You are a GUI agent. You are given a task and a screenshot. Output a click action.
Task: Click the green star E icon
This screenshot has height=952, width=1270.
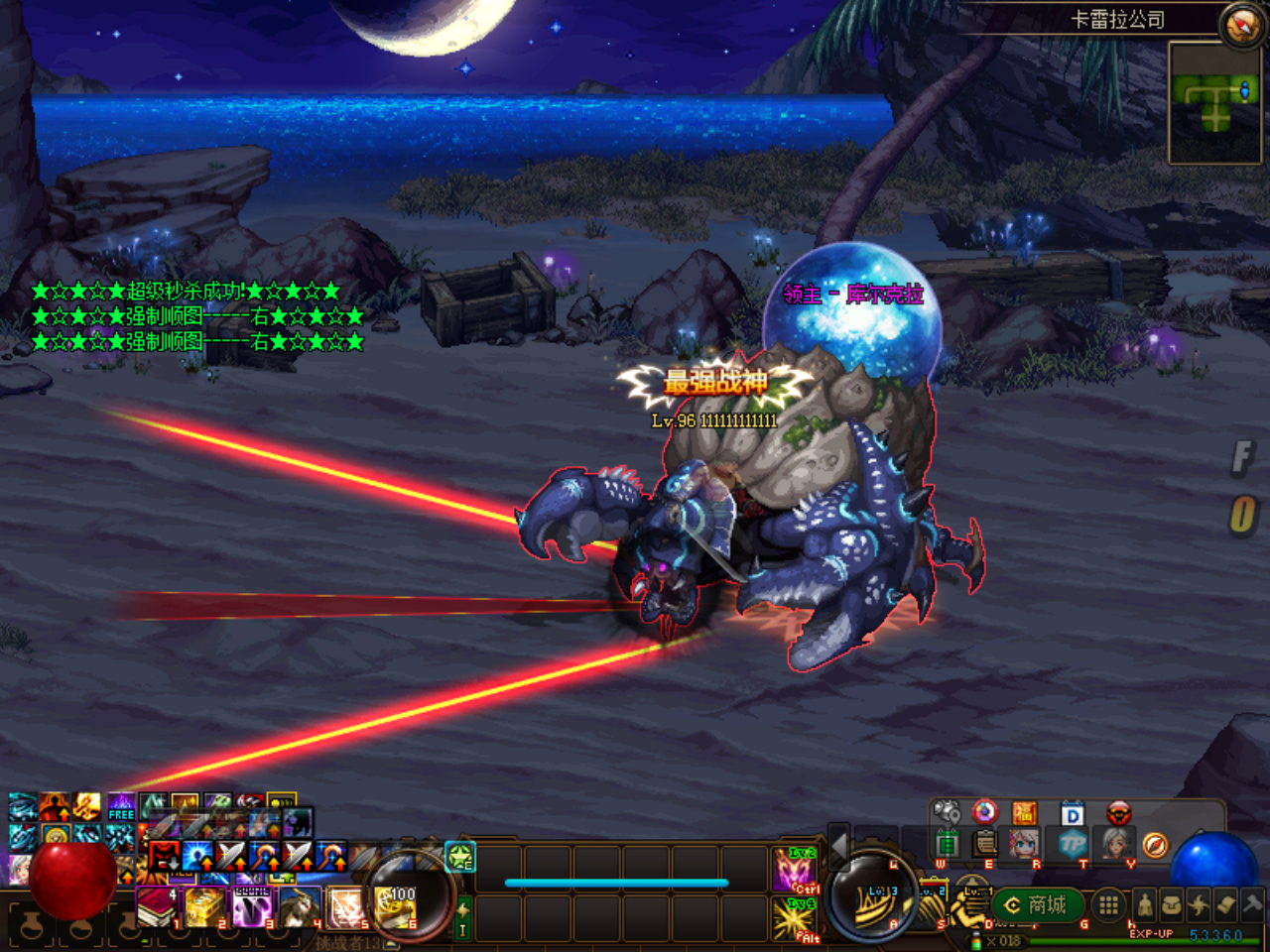point(460,856)
